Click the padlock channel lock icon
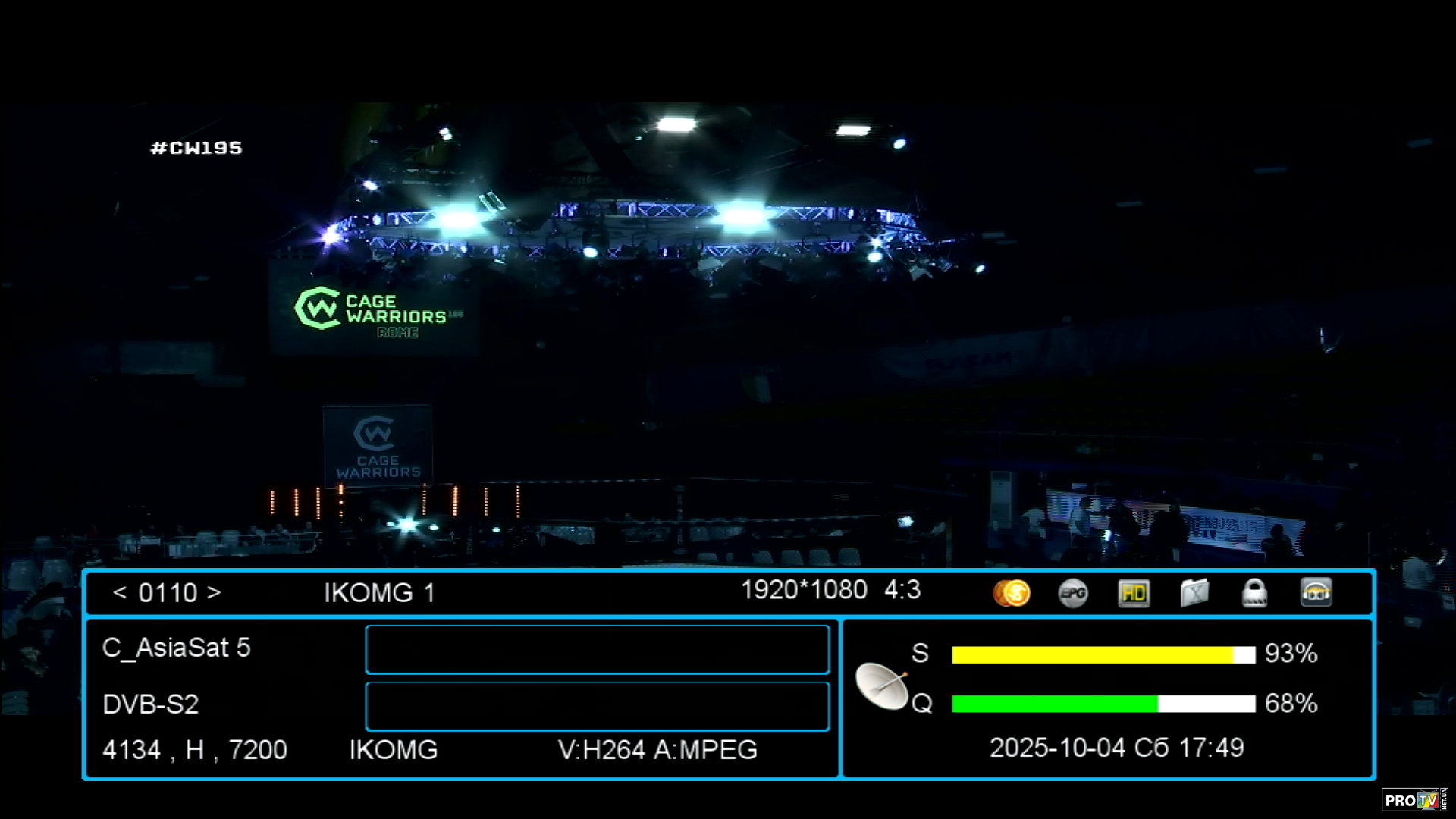1456x819 pixels. pyautogui.click(x=1254, y=593)
